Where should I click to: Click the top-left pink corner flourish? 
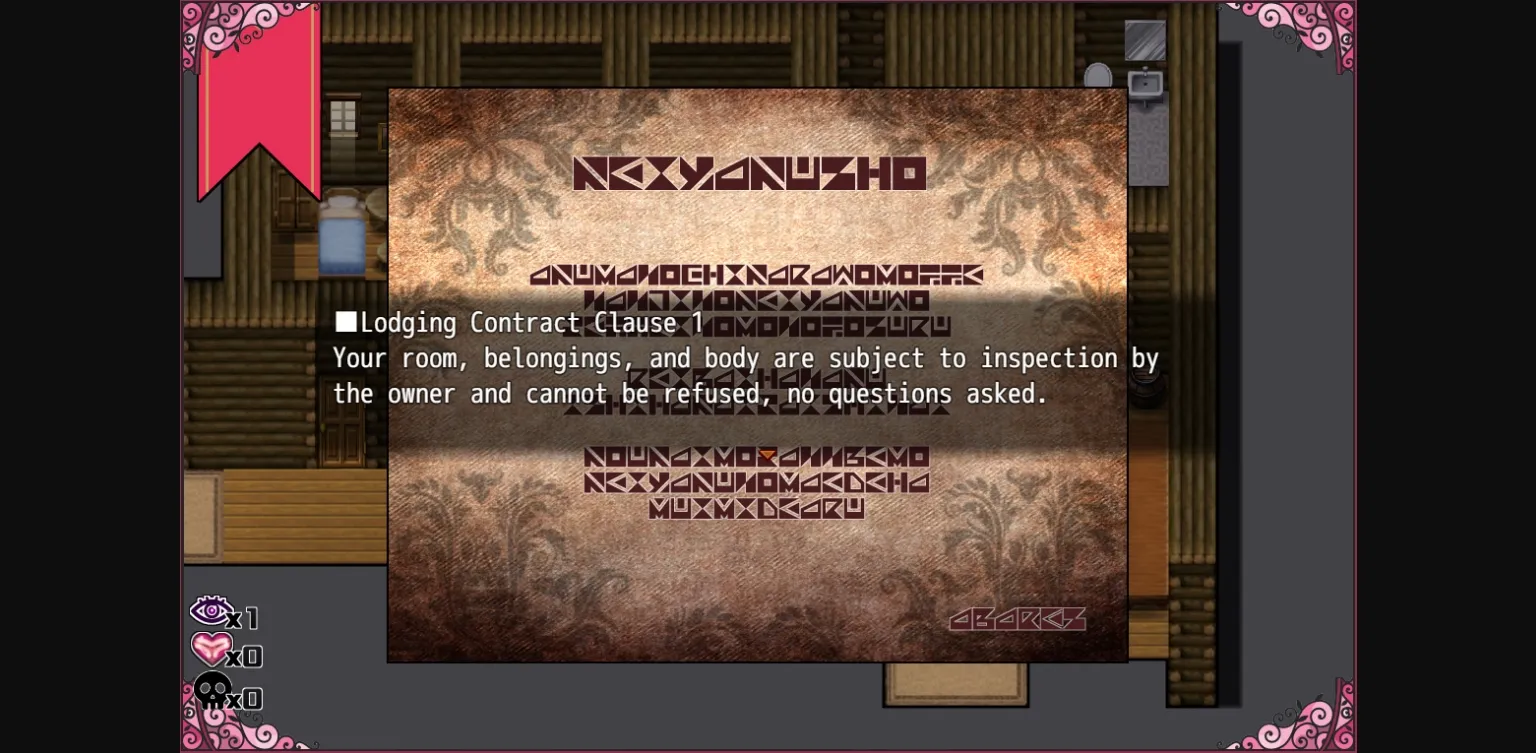(215, 30)
